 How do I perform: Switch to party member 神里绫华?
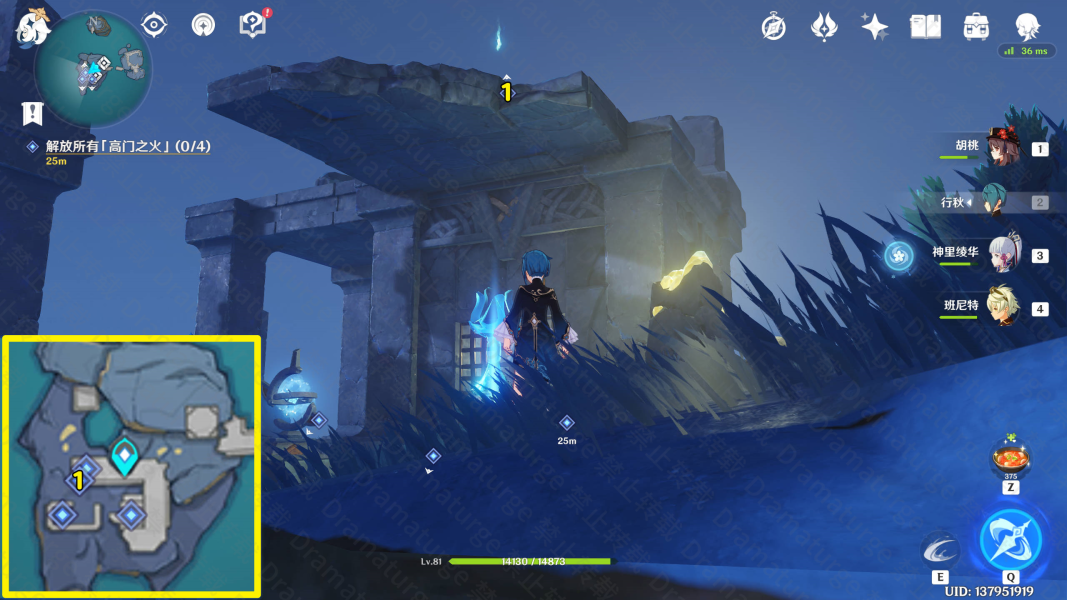[1003, 255]
